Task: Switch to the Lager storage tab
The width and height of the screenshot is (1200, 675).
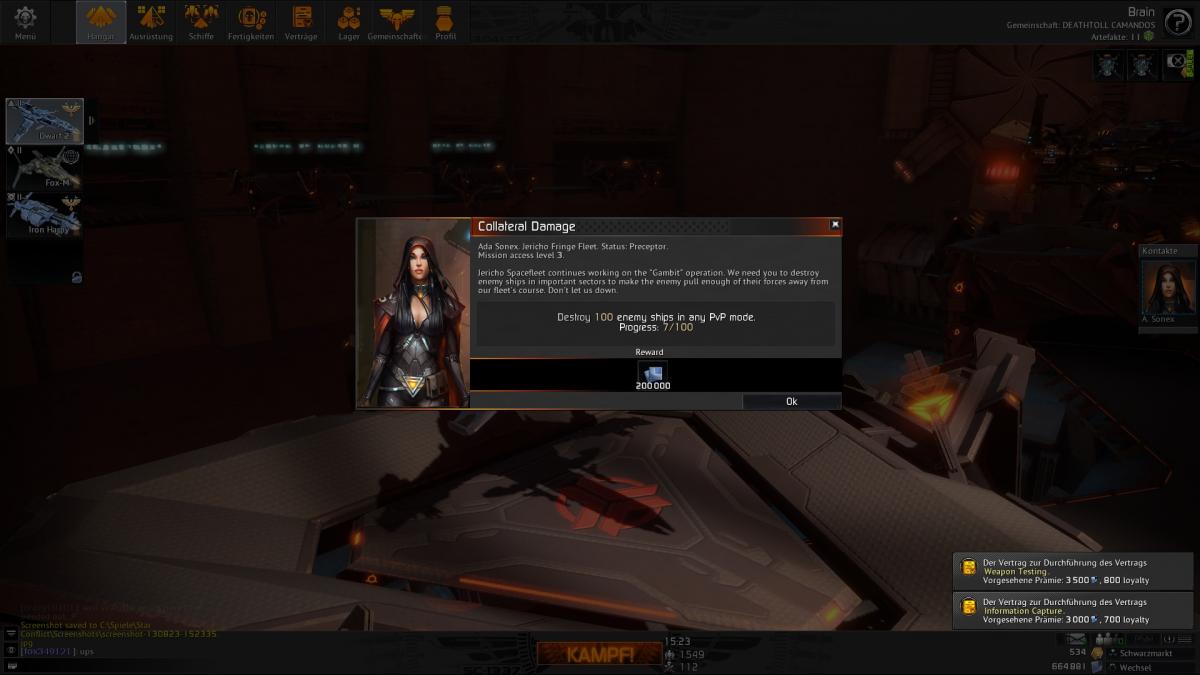Action: 349,22
